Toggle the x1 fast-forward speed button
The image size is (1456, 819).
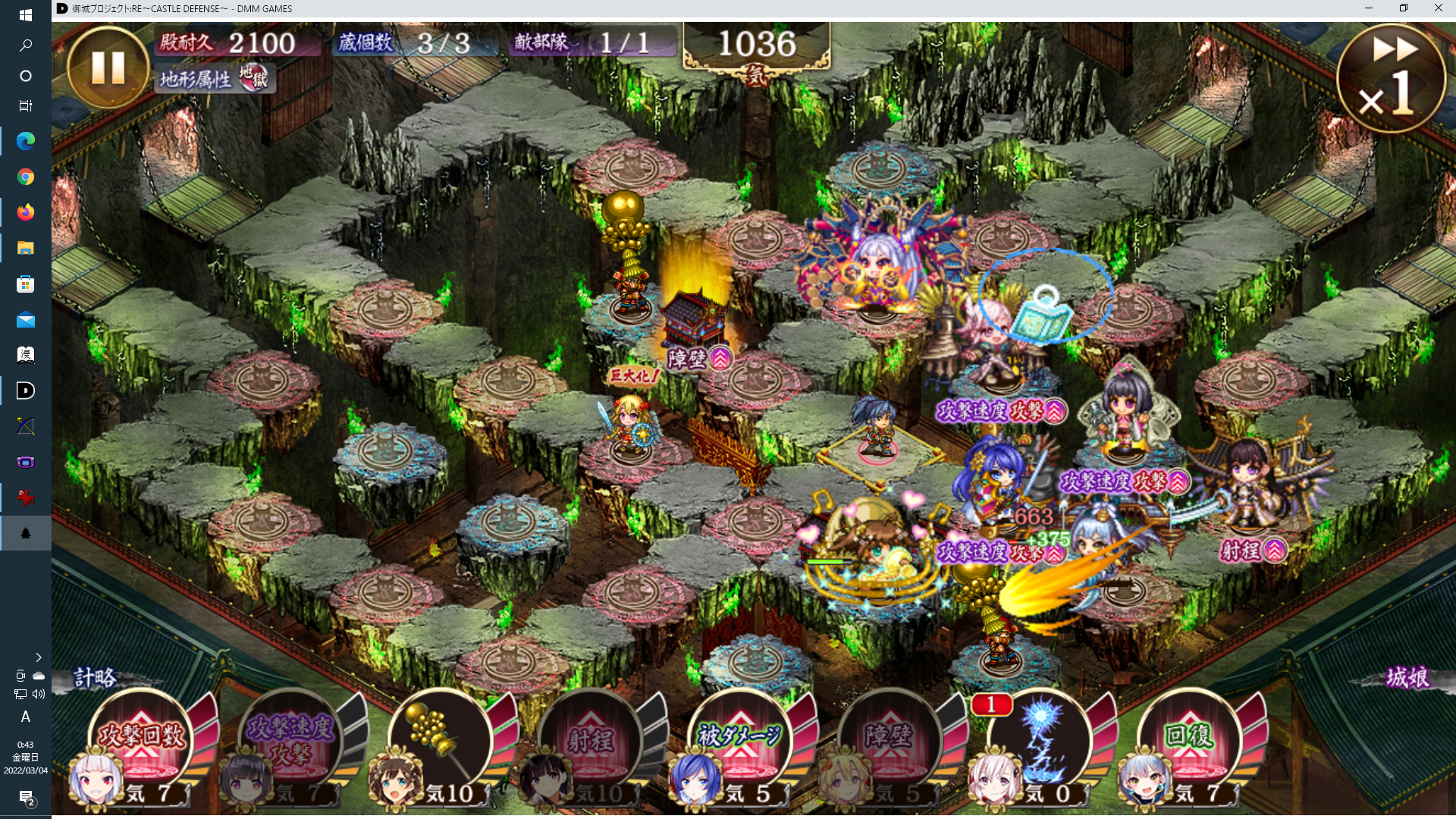tap(1391, 78)
